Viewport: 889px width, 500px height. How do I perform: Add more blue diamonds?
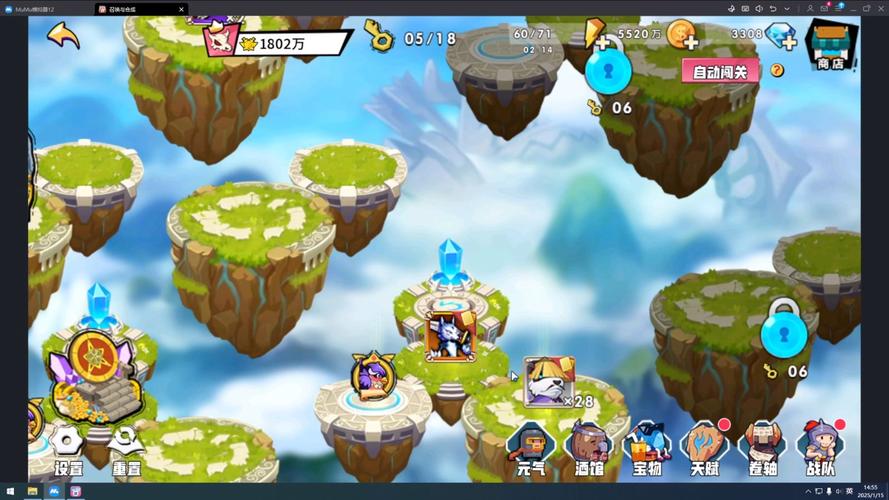[x=781, y=36]
